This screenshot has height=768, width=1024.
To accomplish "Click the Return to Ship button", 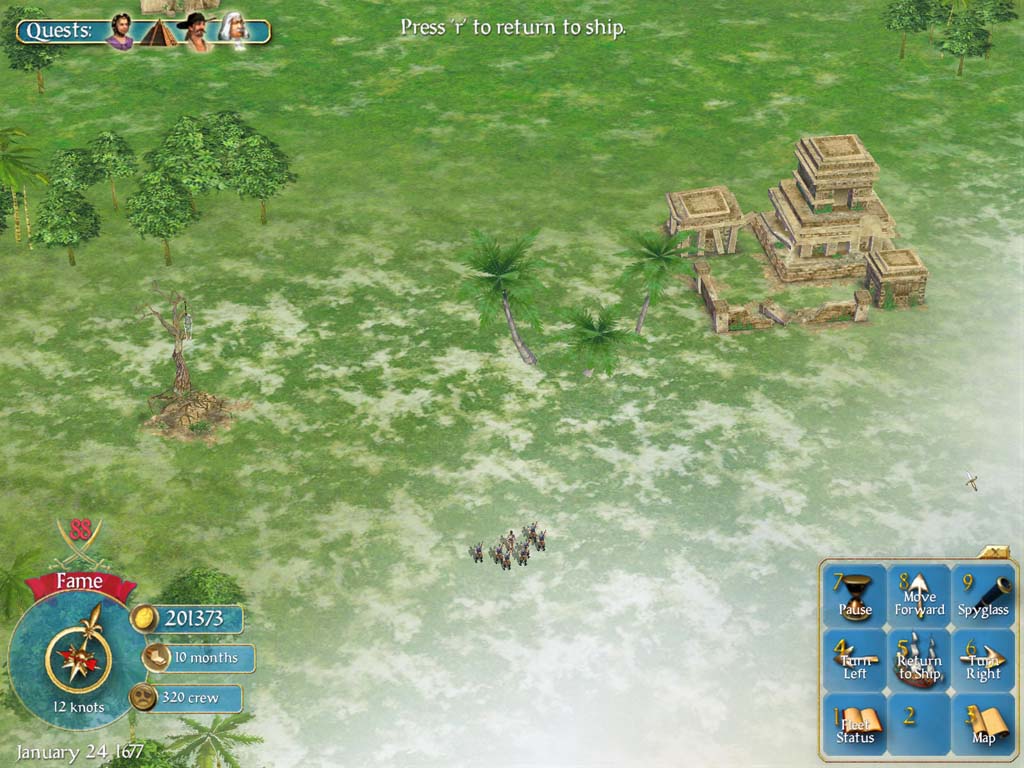I will pyautogui.click(x=919, y=660).
